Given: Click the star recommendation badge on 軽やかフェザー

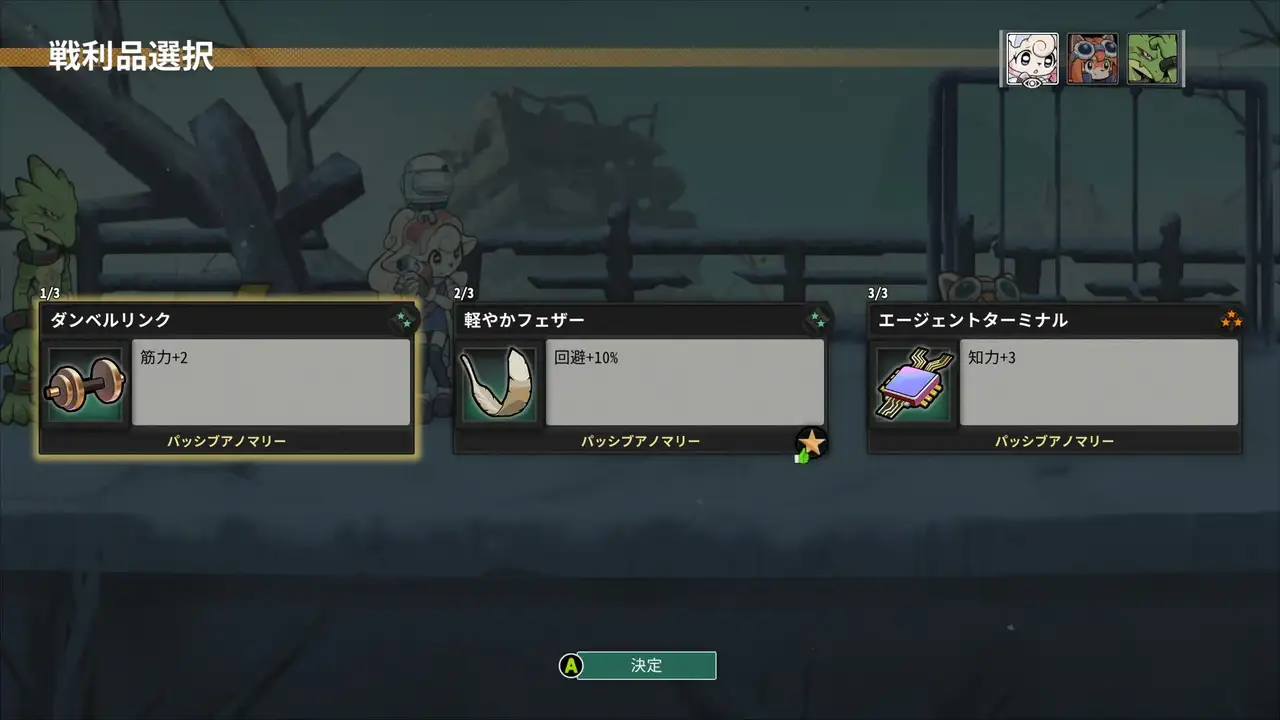Looking at the screenshot, I should point(811,443).
